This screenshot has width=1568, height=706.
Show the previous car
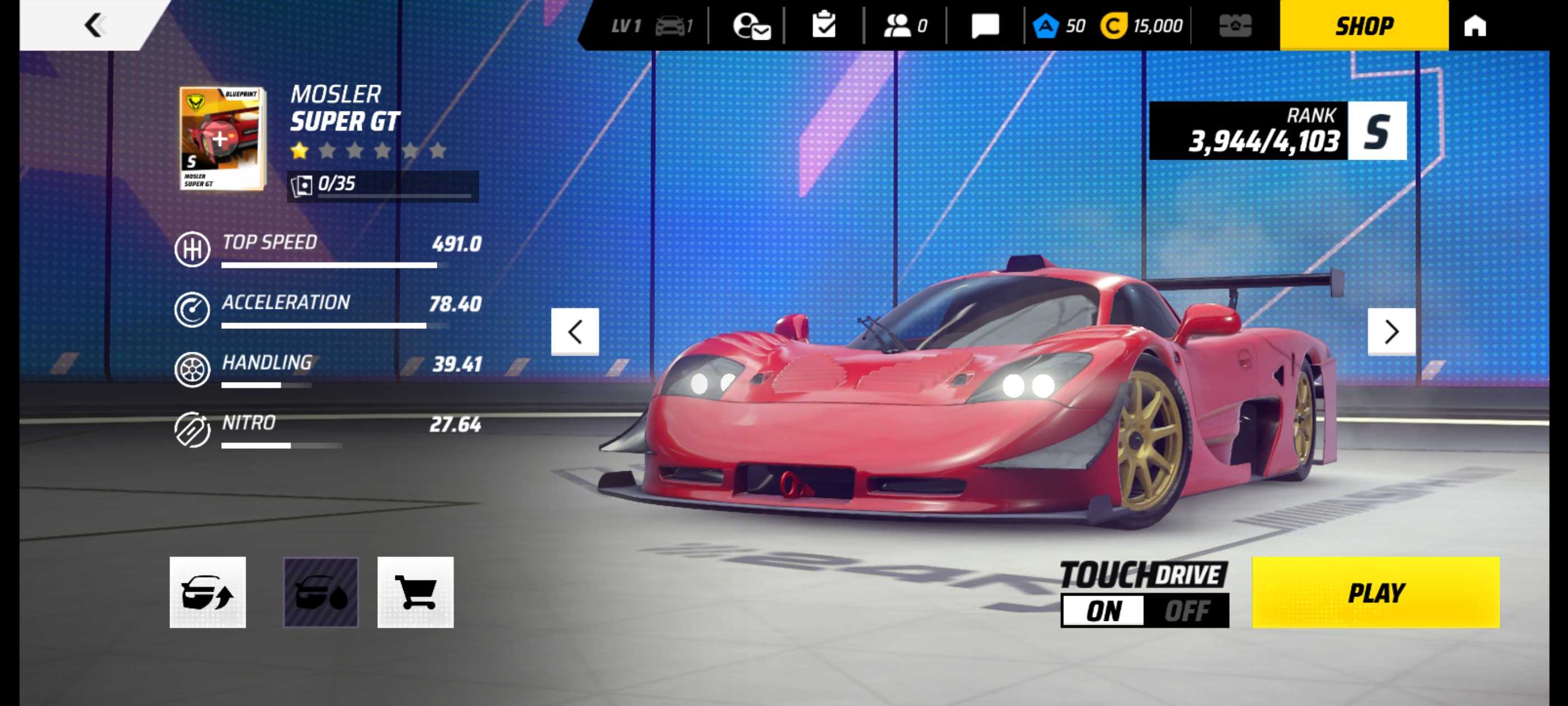coord(575,332)
